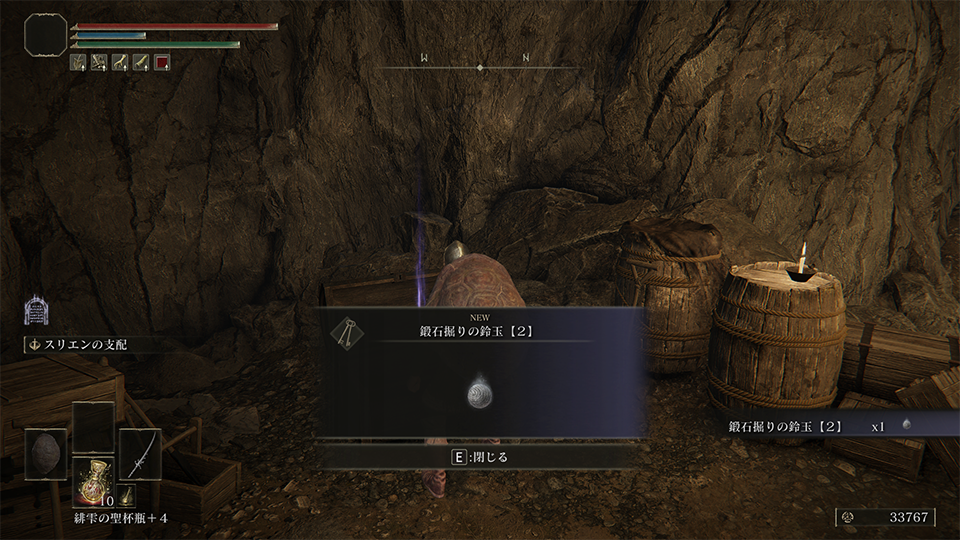The width and height of the screenshot is (960, 540).
Task: Click the red square status effect icon
Action: point(162,62)
